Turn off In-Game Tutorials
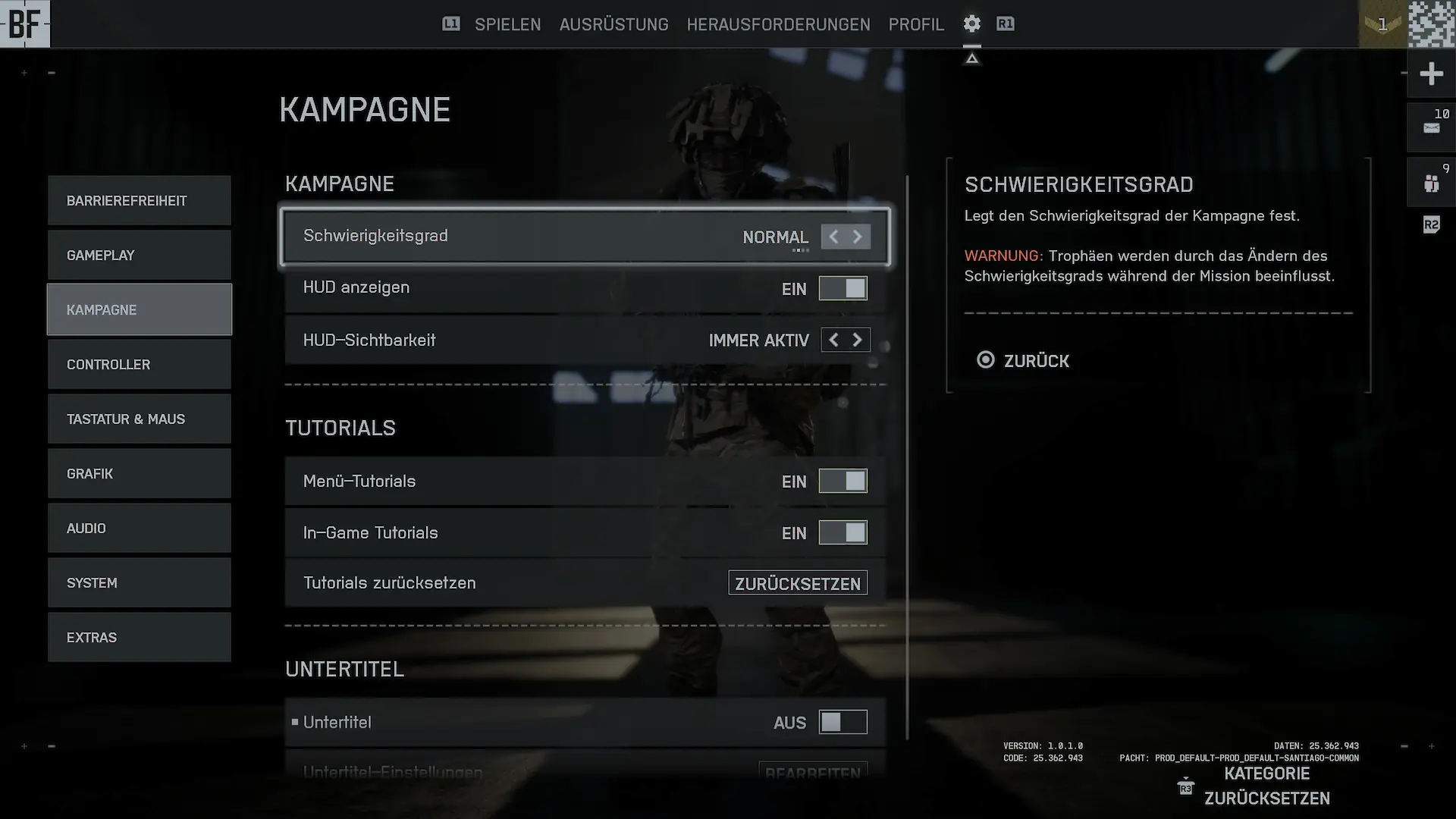Viewport: 1456px width, 819px height. pyautogui.click(x=843, y=532)
